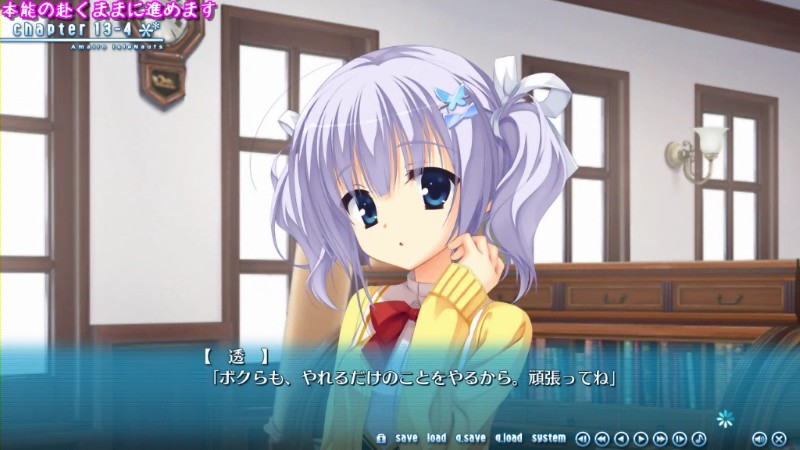Open the load menu
The width and height of the screenshot is (800, 450).
click(436, 438)
